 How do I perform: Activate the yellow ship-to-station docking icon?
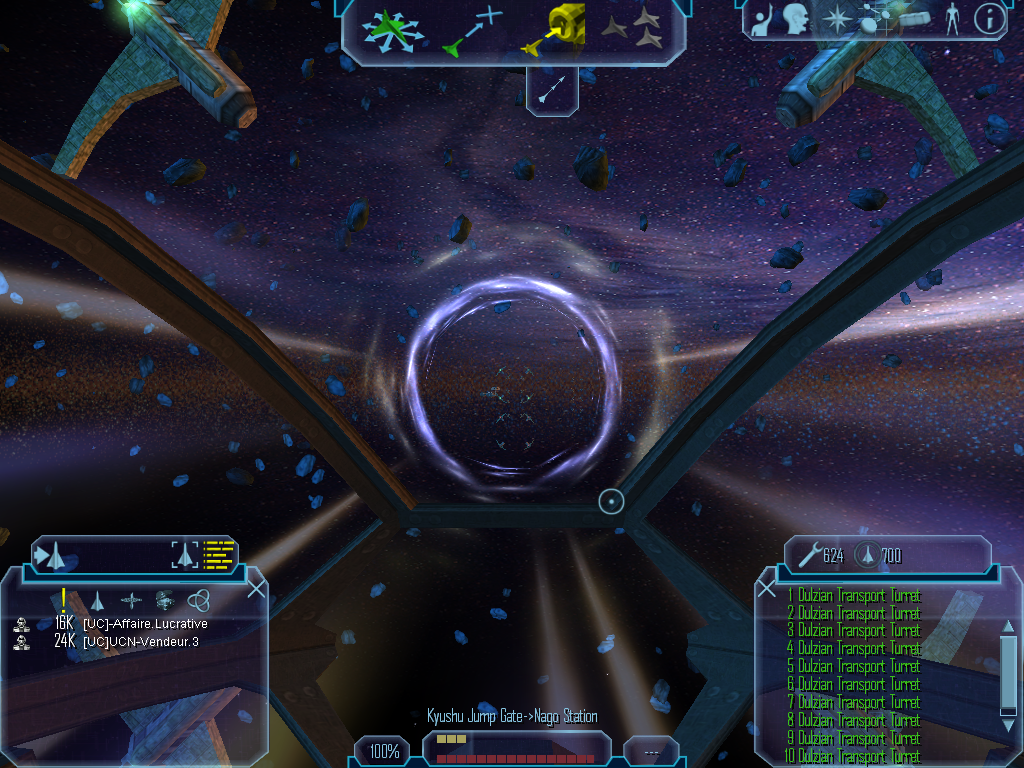click(552, 29)
